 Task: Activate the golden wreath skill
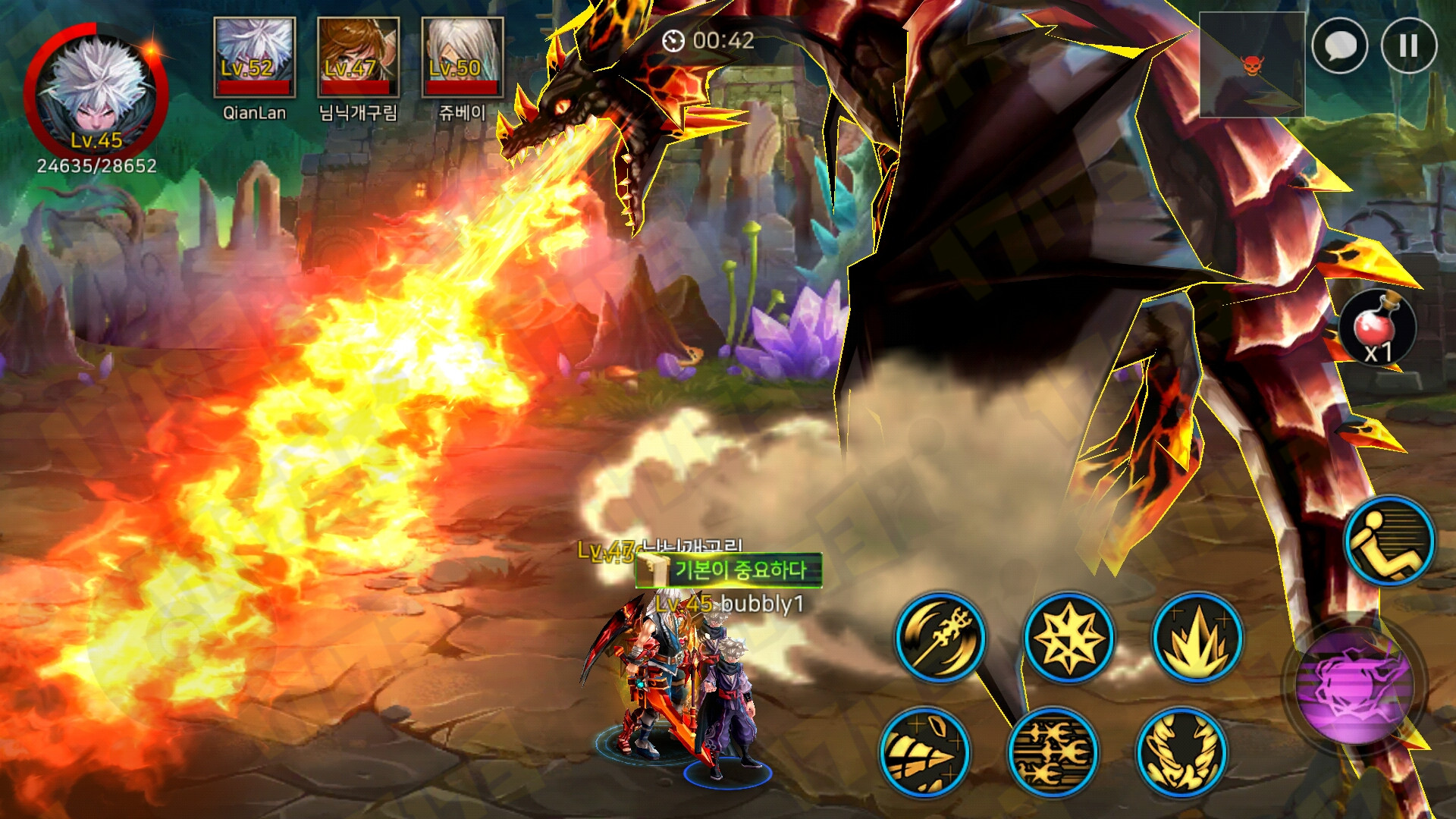(1181, 752)
